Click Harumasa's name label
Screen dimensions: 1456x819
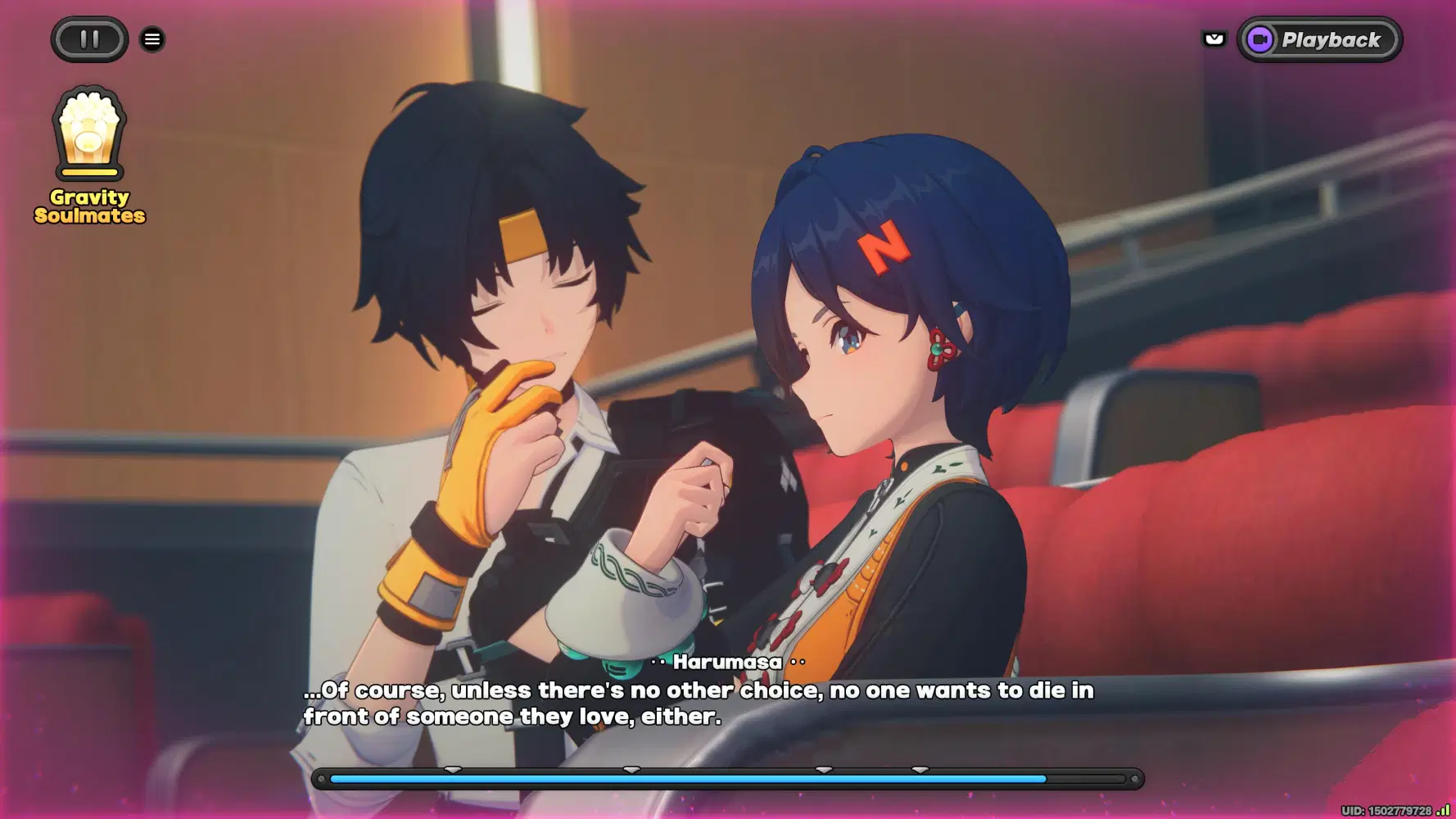(726, 663)
